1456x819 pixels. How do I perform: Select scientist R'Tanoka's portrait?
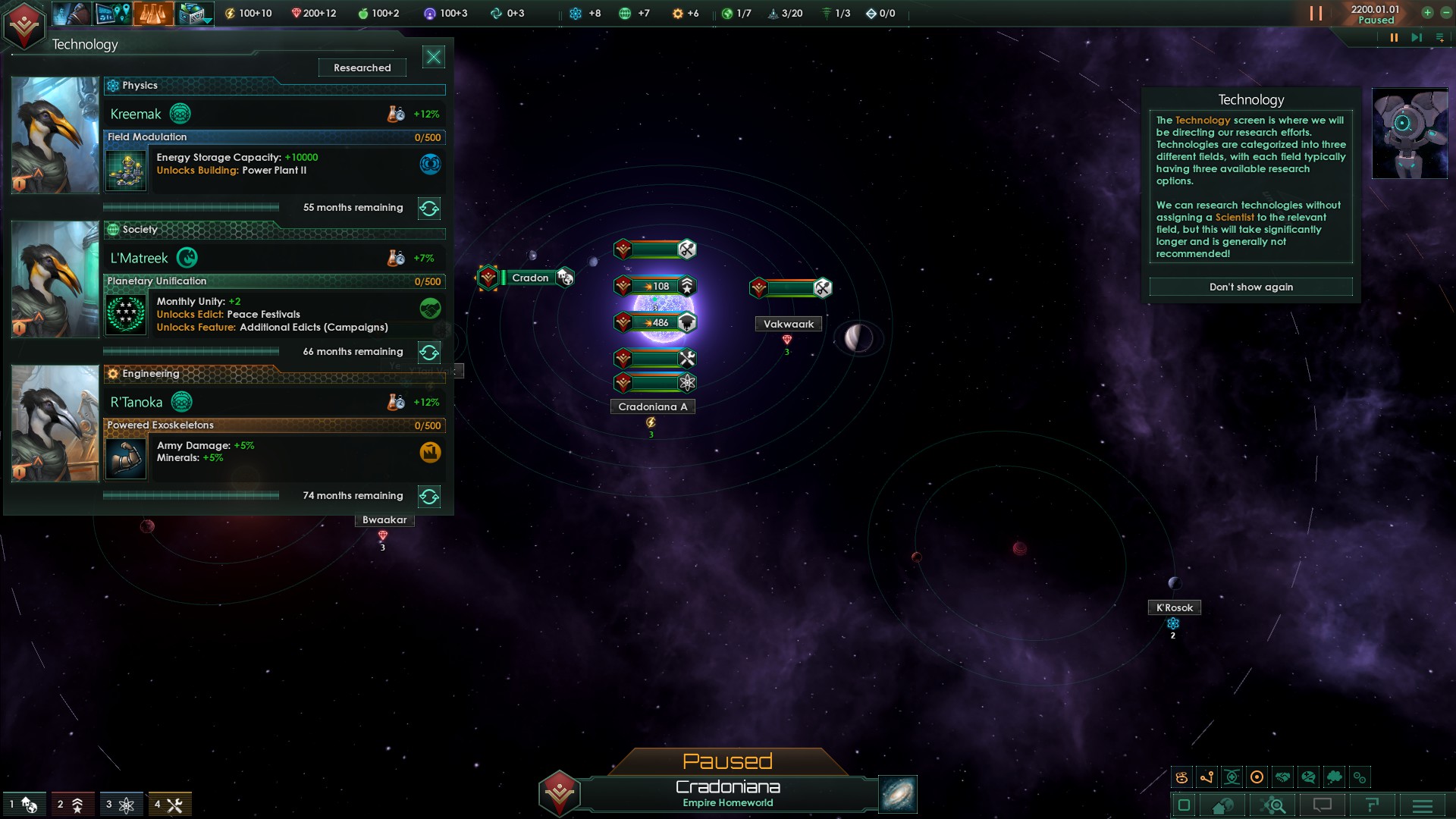[55, 423]
